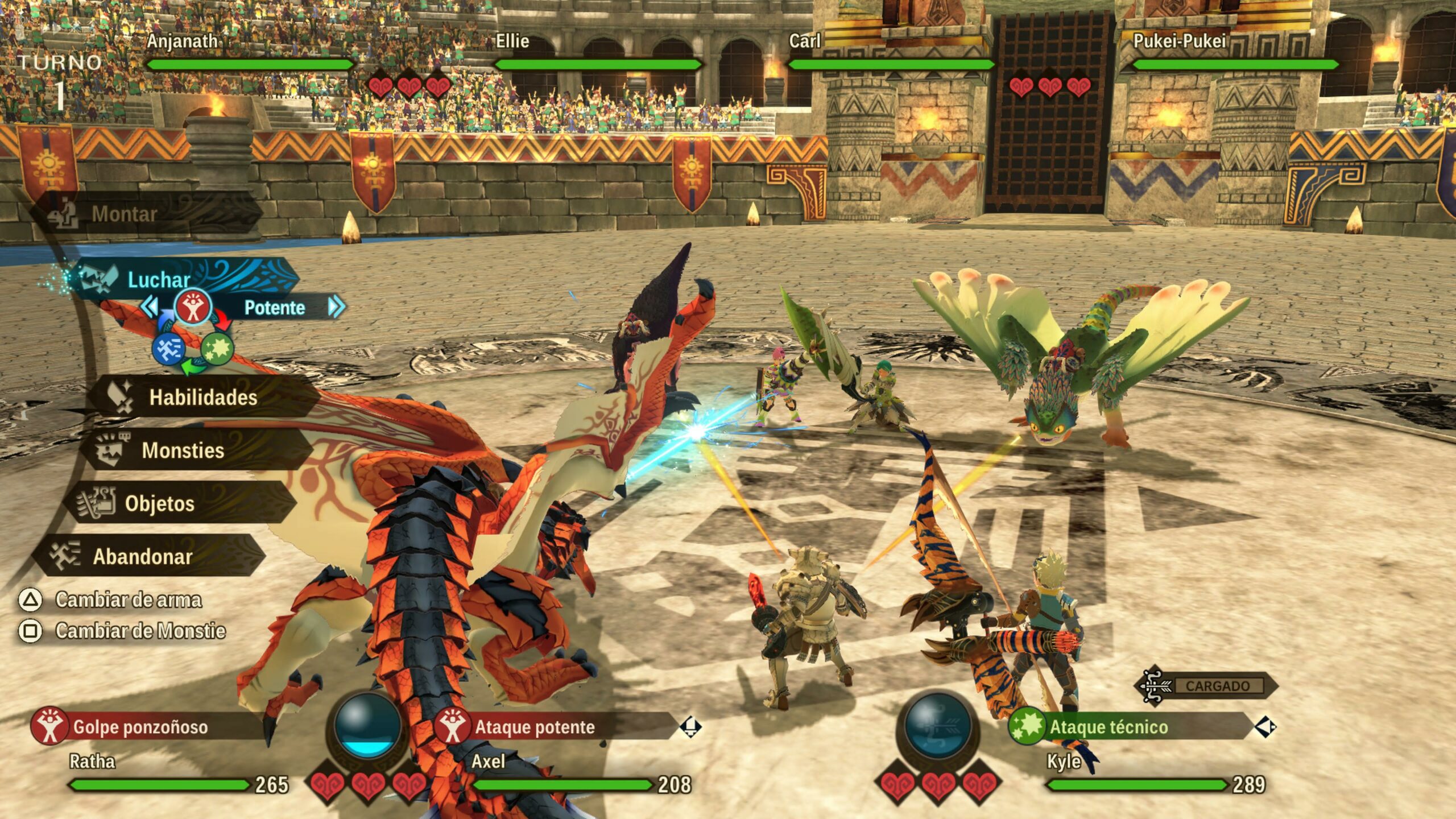This screenshot has width=1456, height=819.
Task: Click the Cambiar de Monstie option
Action: pos(140,631)
